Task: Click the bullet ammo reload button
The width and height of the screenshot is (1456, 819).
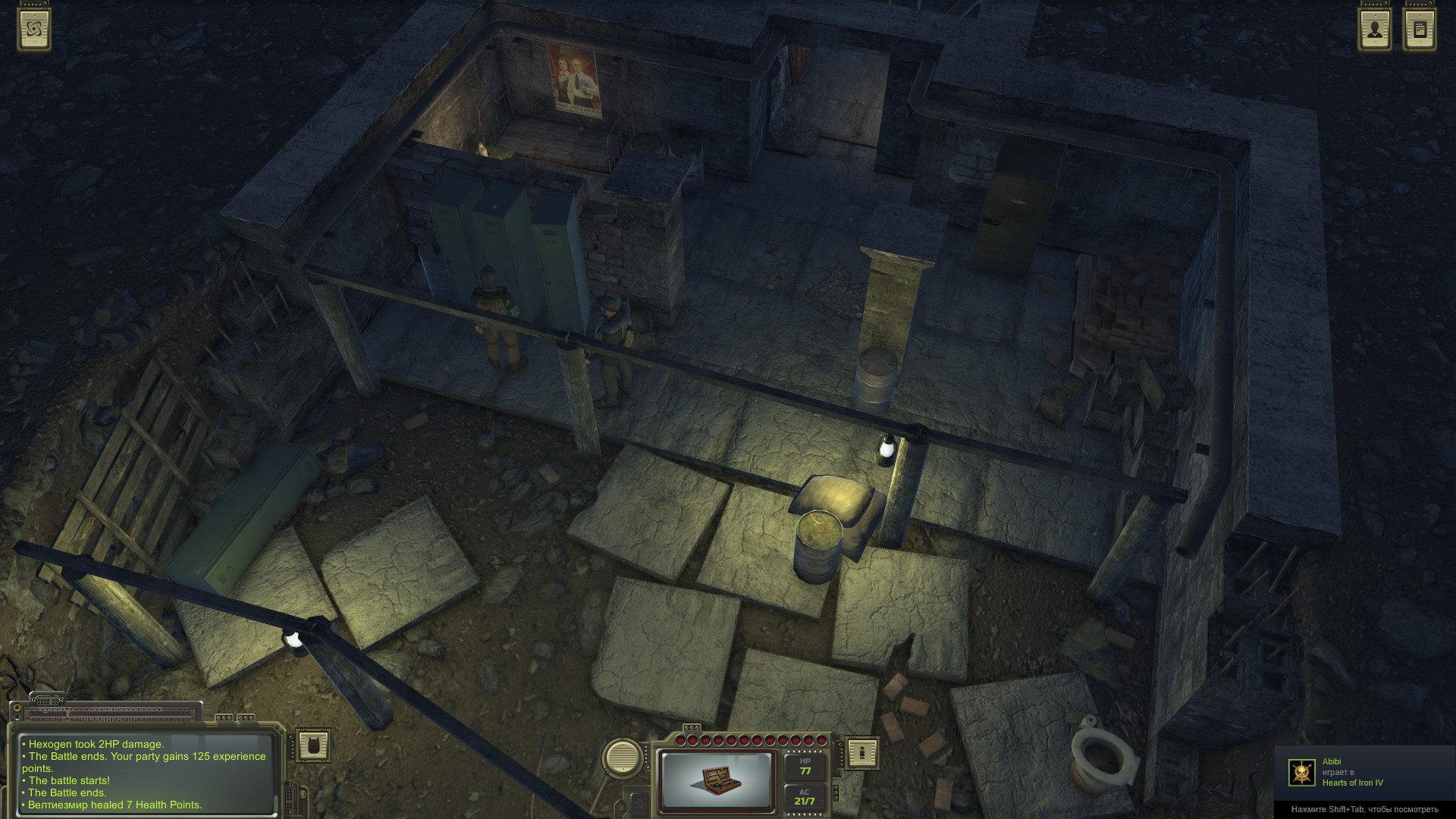Action: coord(861,753)
